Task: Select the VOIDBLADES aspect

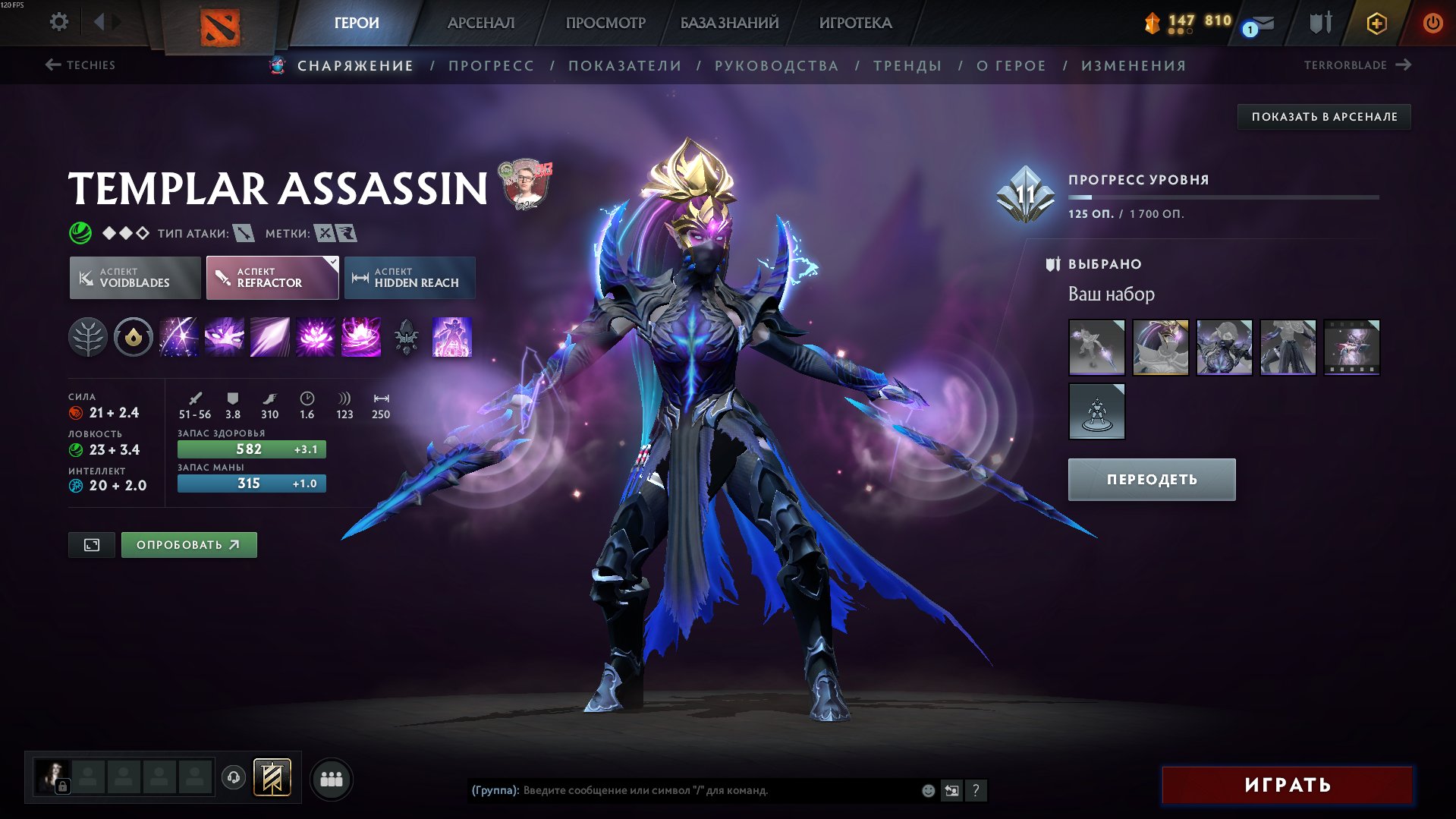Action: (134, 277)
